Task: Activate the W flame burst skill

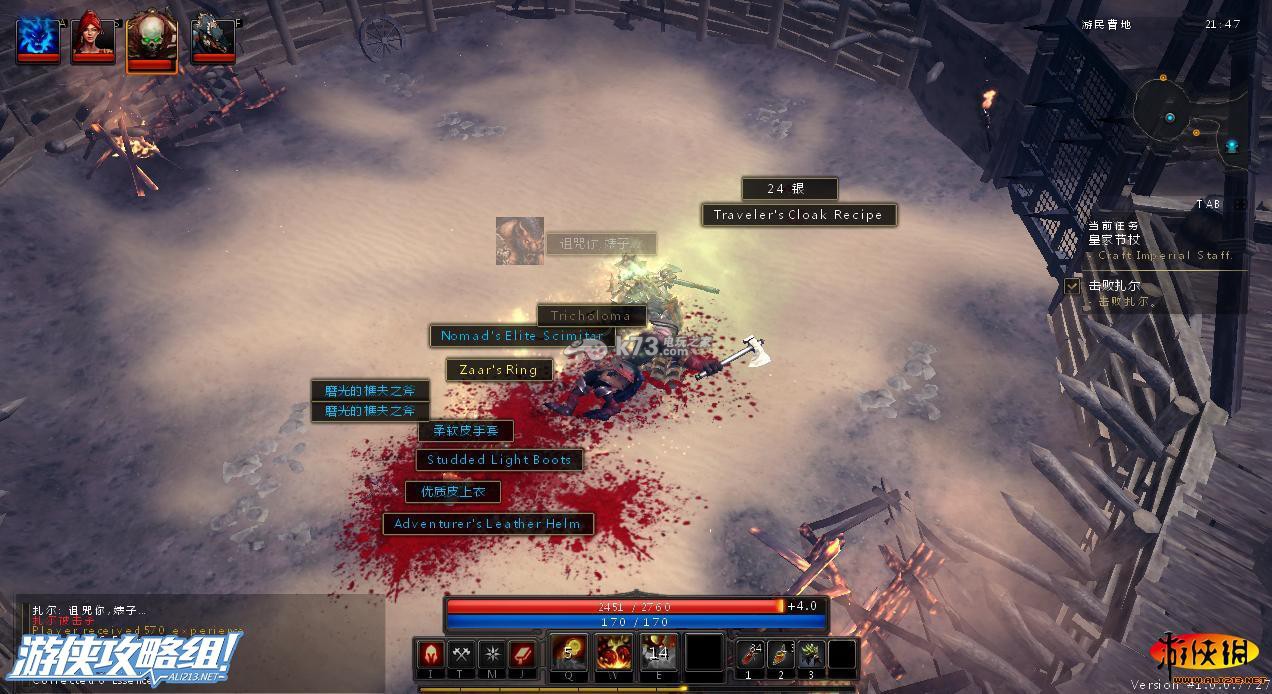Action: point(614,653)
